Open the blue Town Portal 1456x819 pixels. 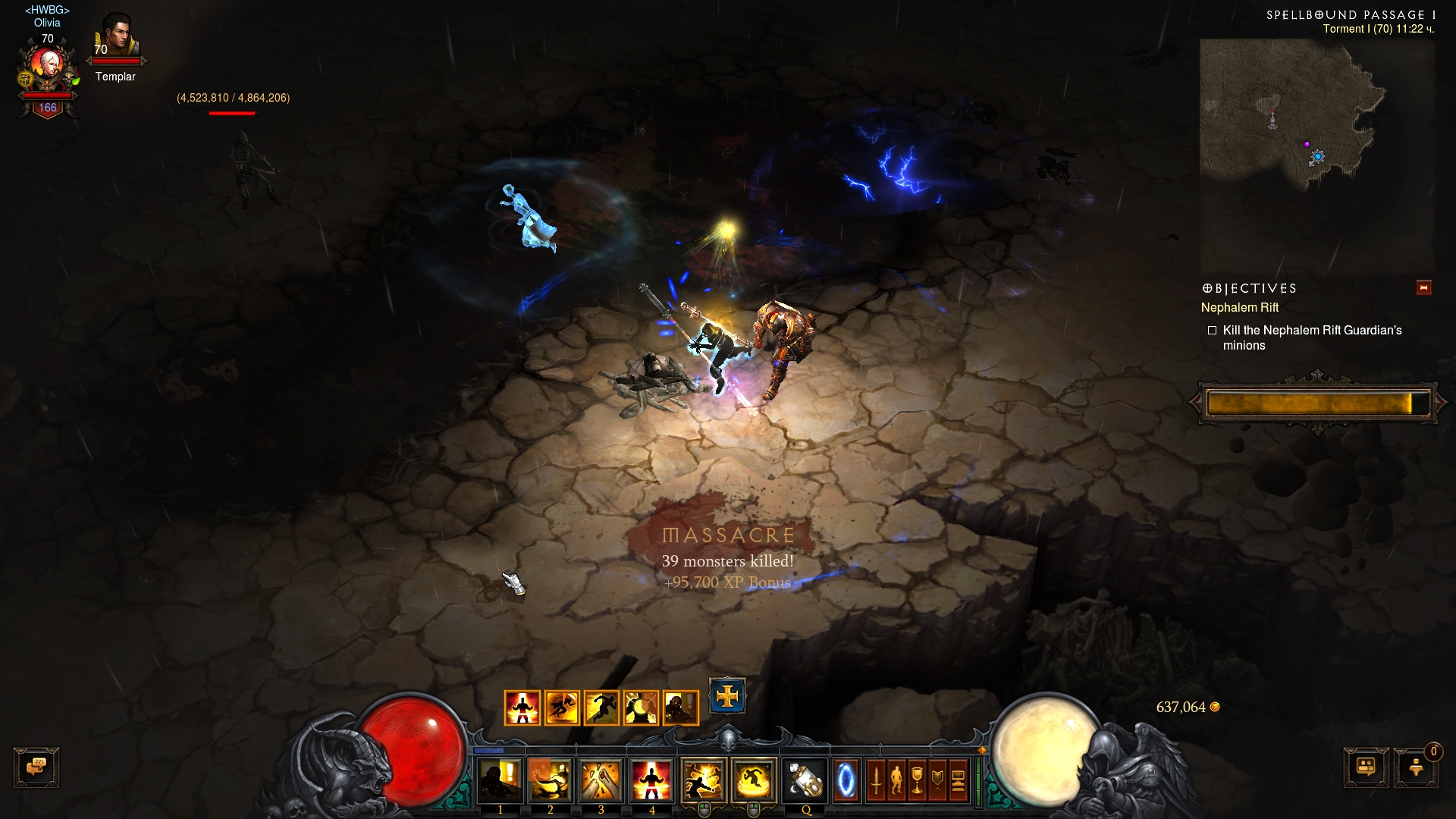(x=846, y=780)
